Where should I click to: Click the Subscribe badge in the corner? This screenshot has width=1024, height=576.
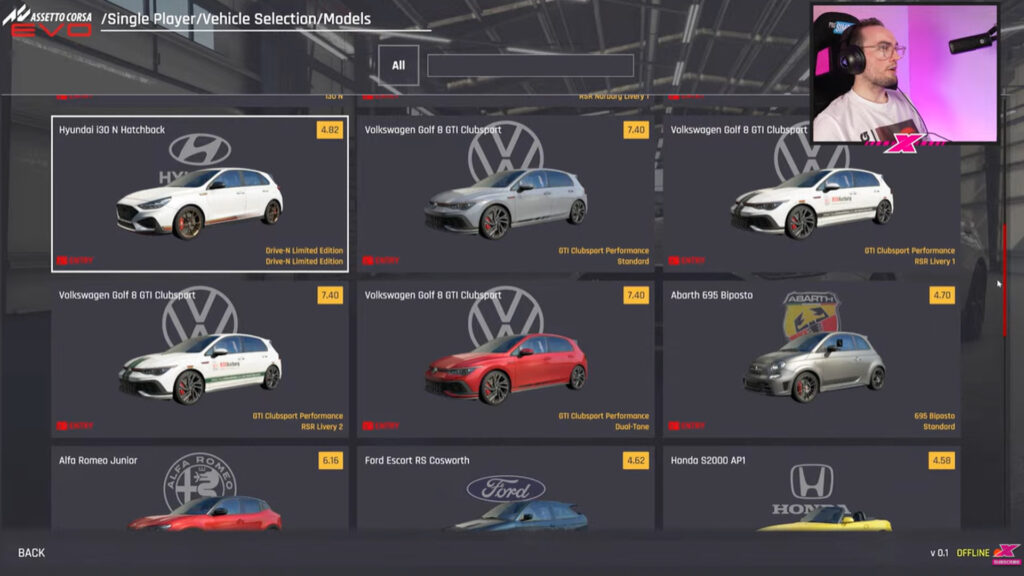point(1005,555)
